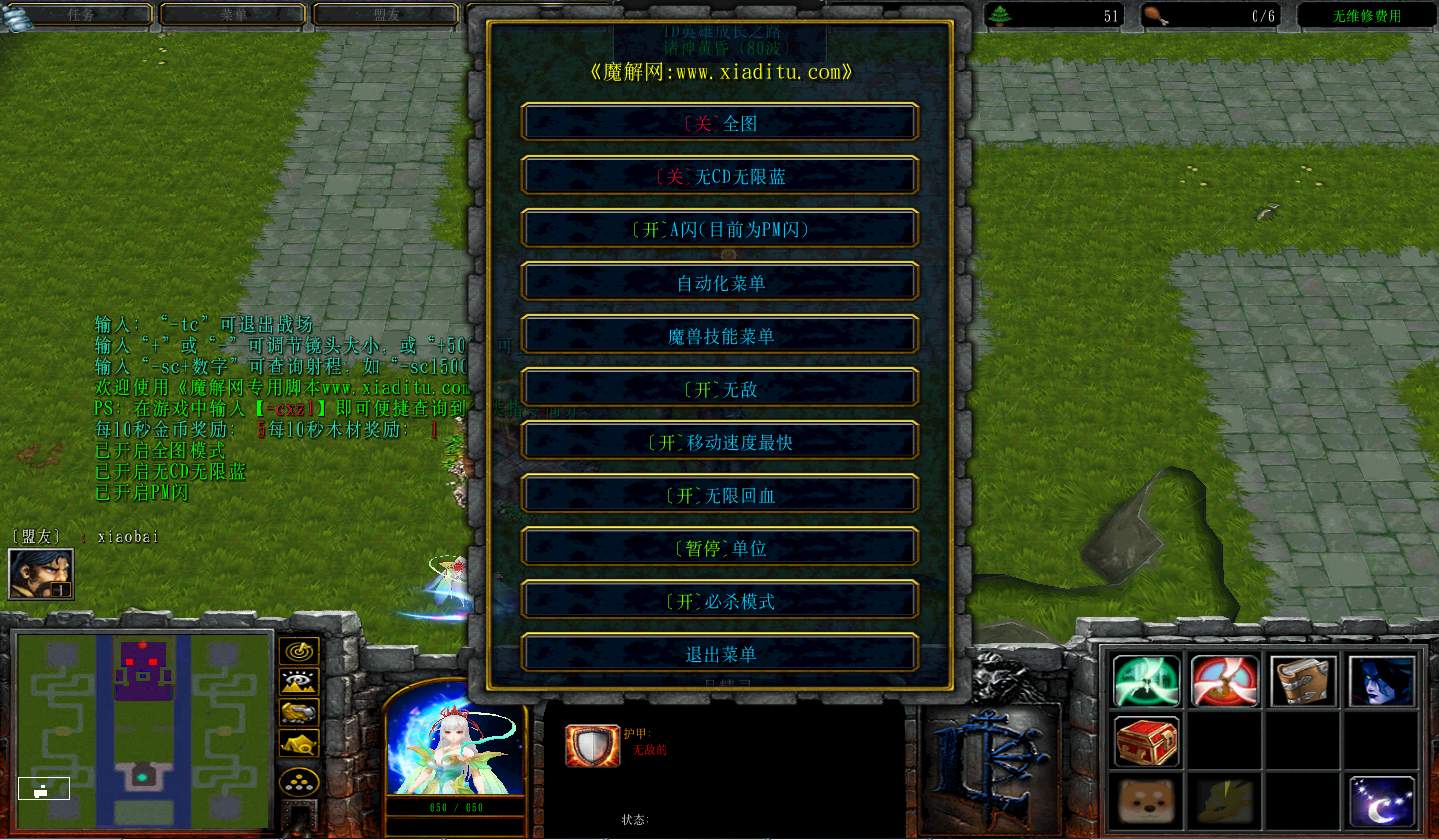Click the 无维修费用 button top right
This screenshot has height=840, width=1439.
click(x=1364, y=15)
